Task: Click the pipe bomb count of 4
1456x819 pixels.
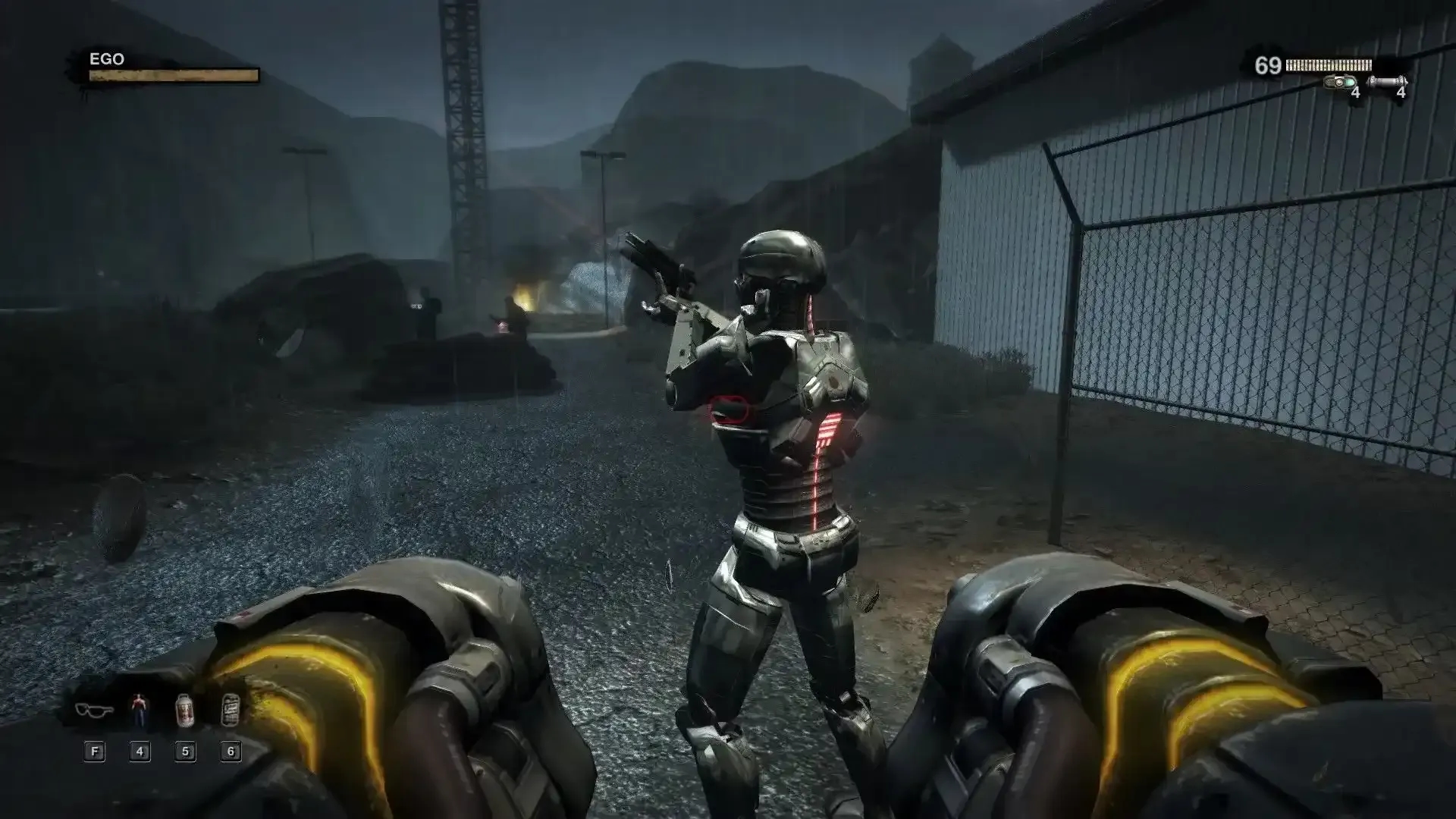Action: 1400,93
